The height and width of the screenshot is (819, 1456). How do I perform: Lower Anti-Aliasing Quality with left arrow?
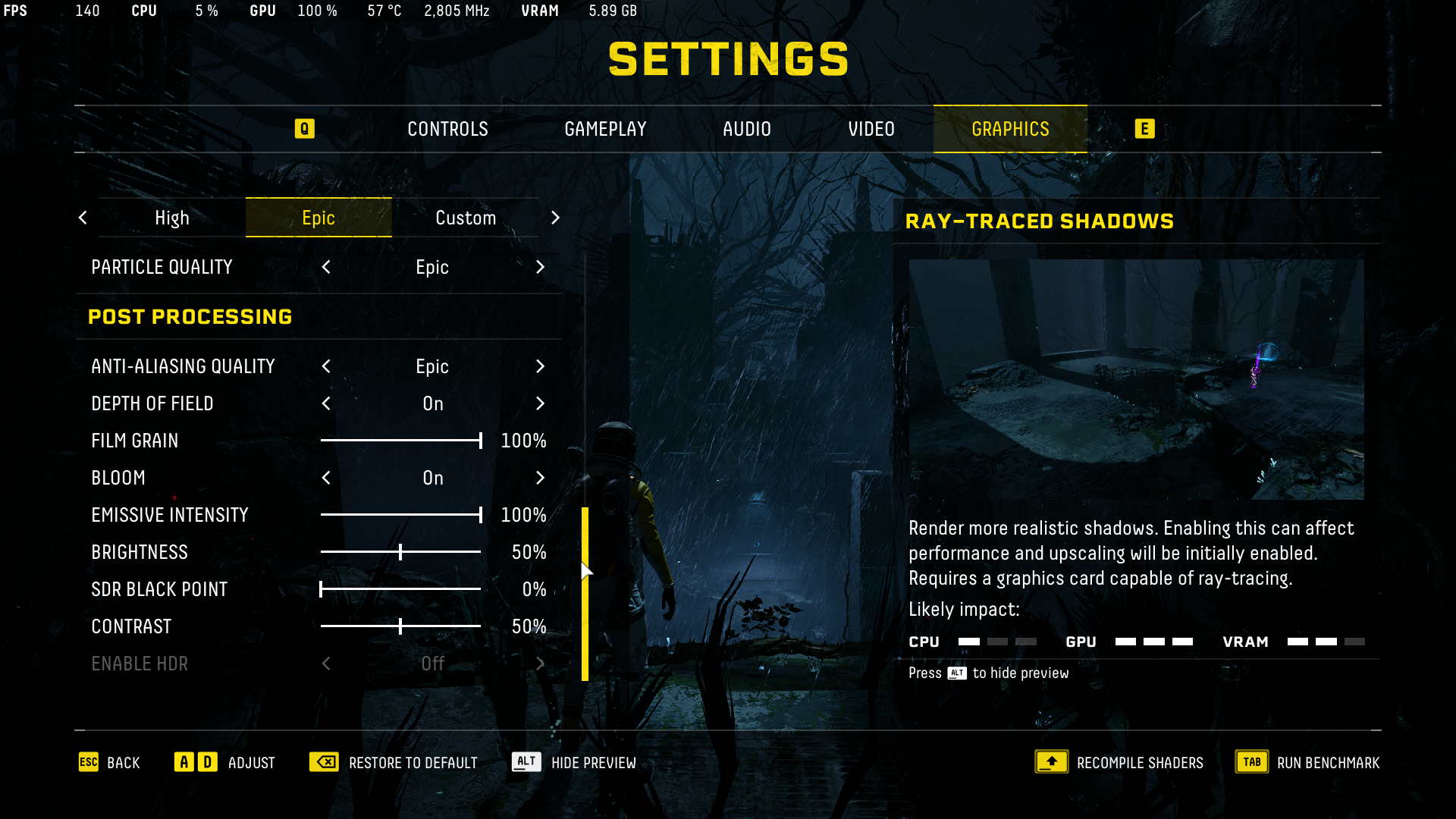click(326, 367)
